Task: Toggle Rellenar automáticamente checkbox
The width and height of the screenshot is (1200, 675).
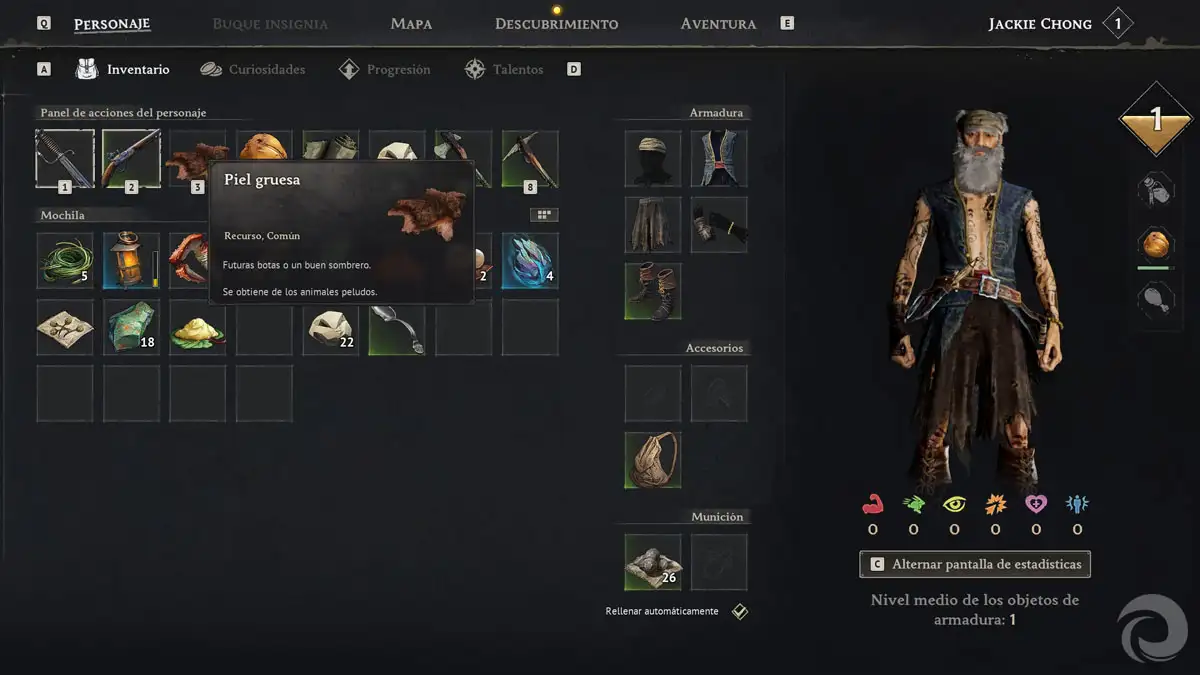Action: [x=739, y=612]
